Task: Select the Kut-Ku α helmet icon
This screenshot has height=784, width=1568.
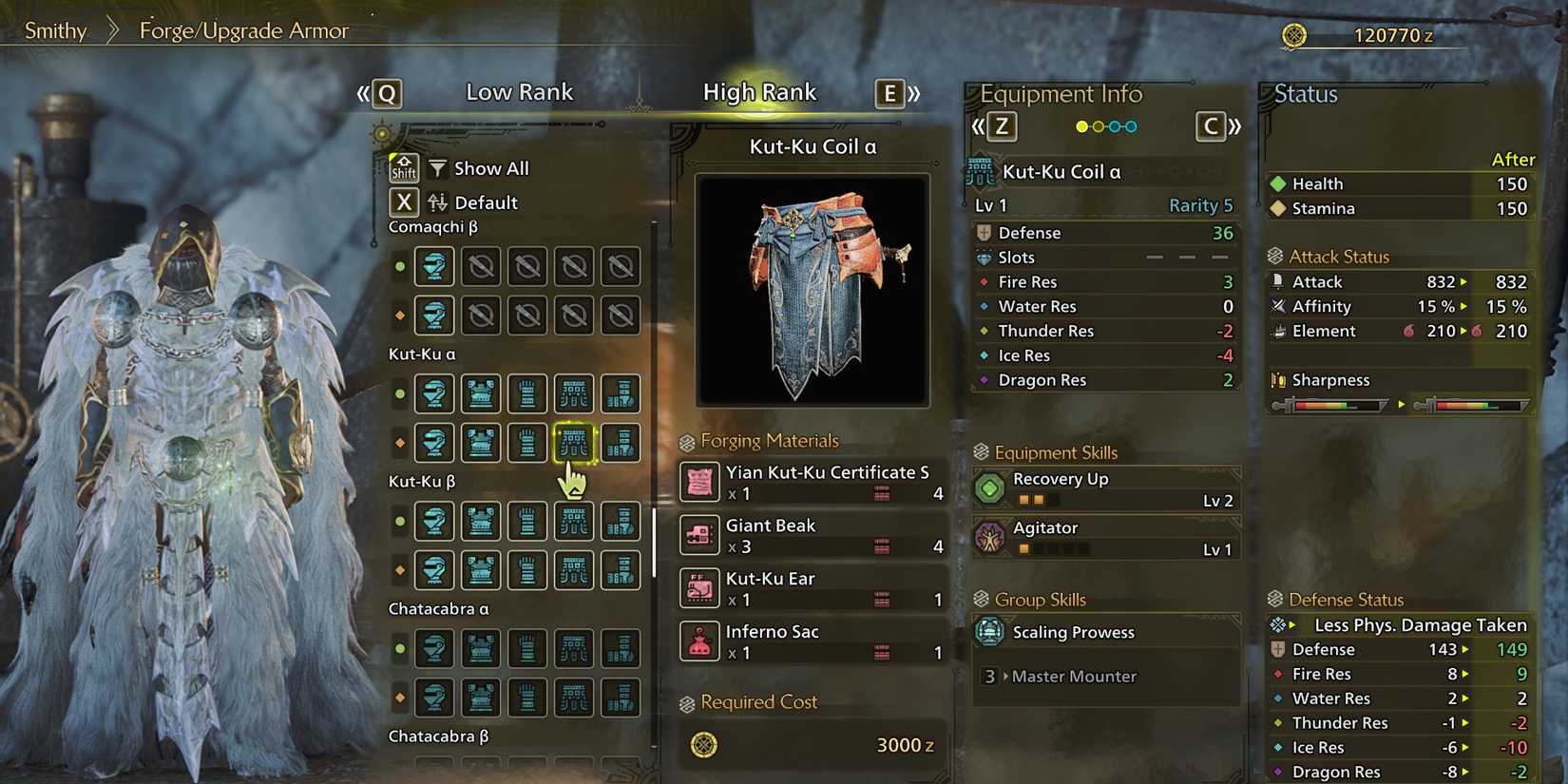Action: [x=434, y=393]
